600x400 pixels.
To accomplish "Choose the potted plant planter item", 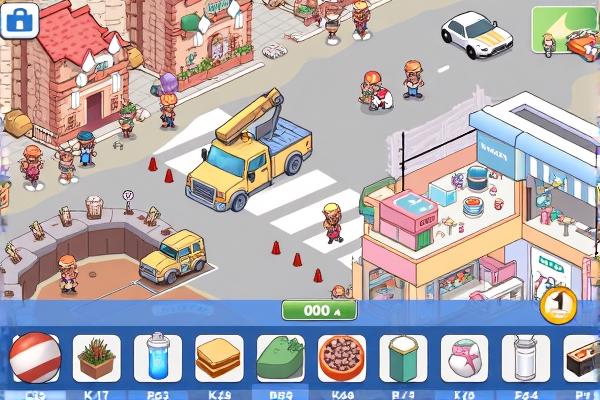I will pos(97,357).
